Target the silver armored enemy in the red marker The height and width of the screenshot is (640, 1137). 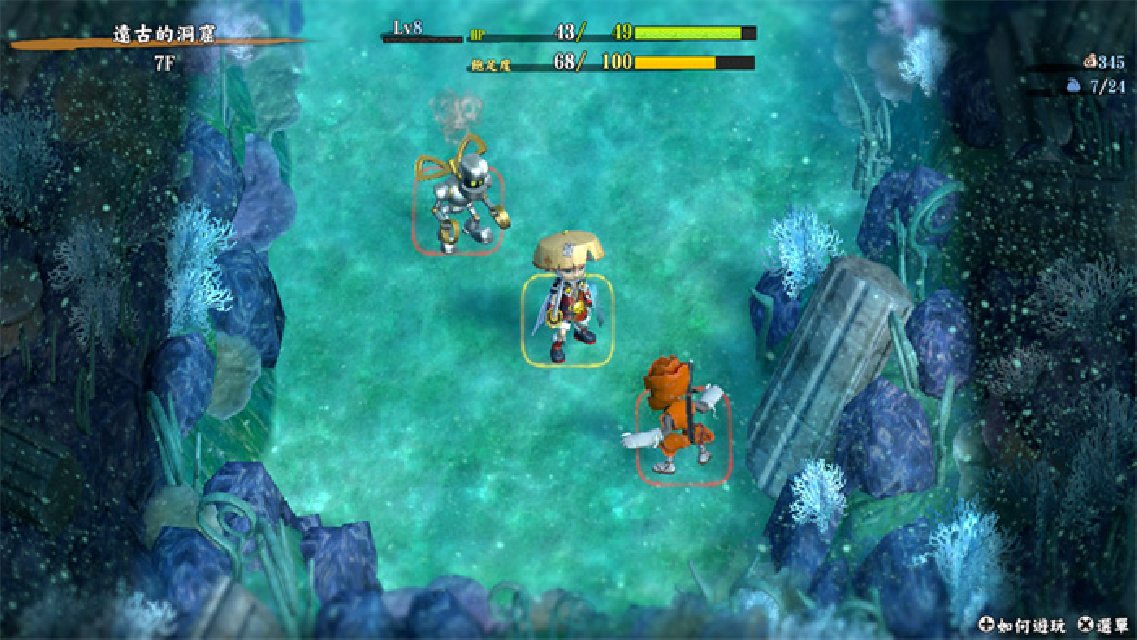coord(459,206)
